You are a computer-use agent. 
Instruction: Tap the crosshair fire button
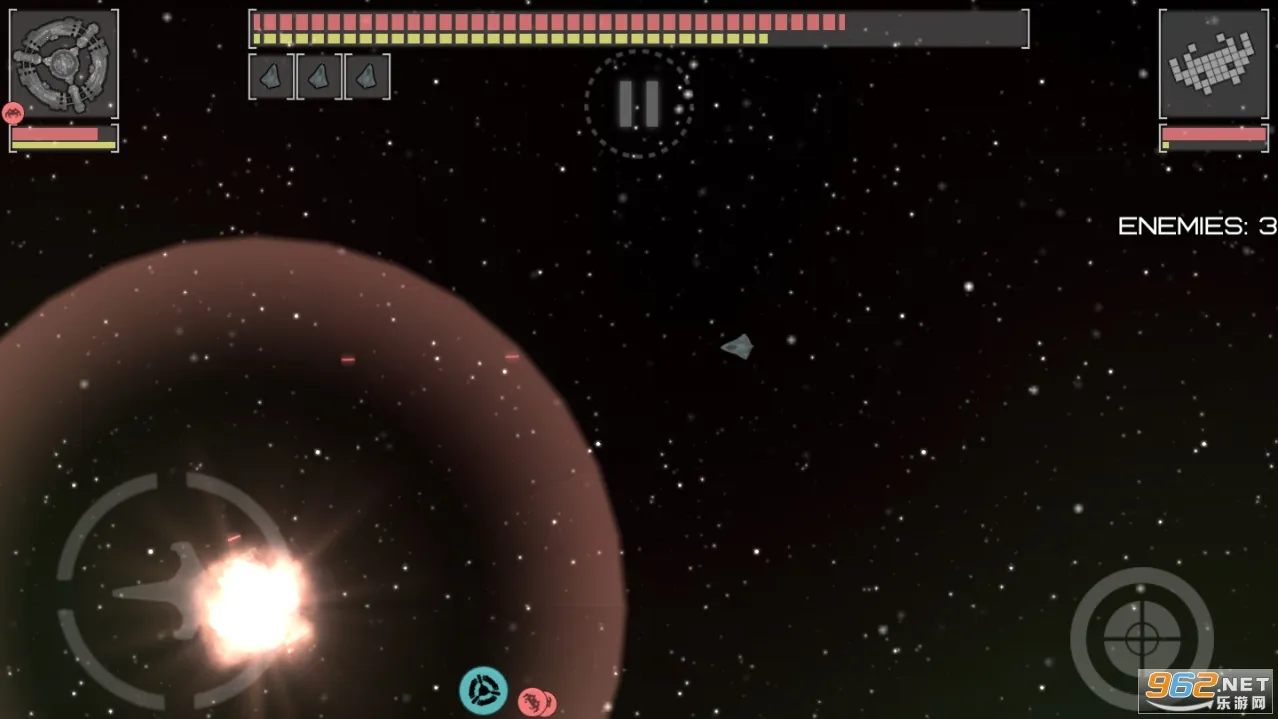tap(1141, 637)
